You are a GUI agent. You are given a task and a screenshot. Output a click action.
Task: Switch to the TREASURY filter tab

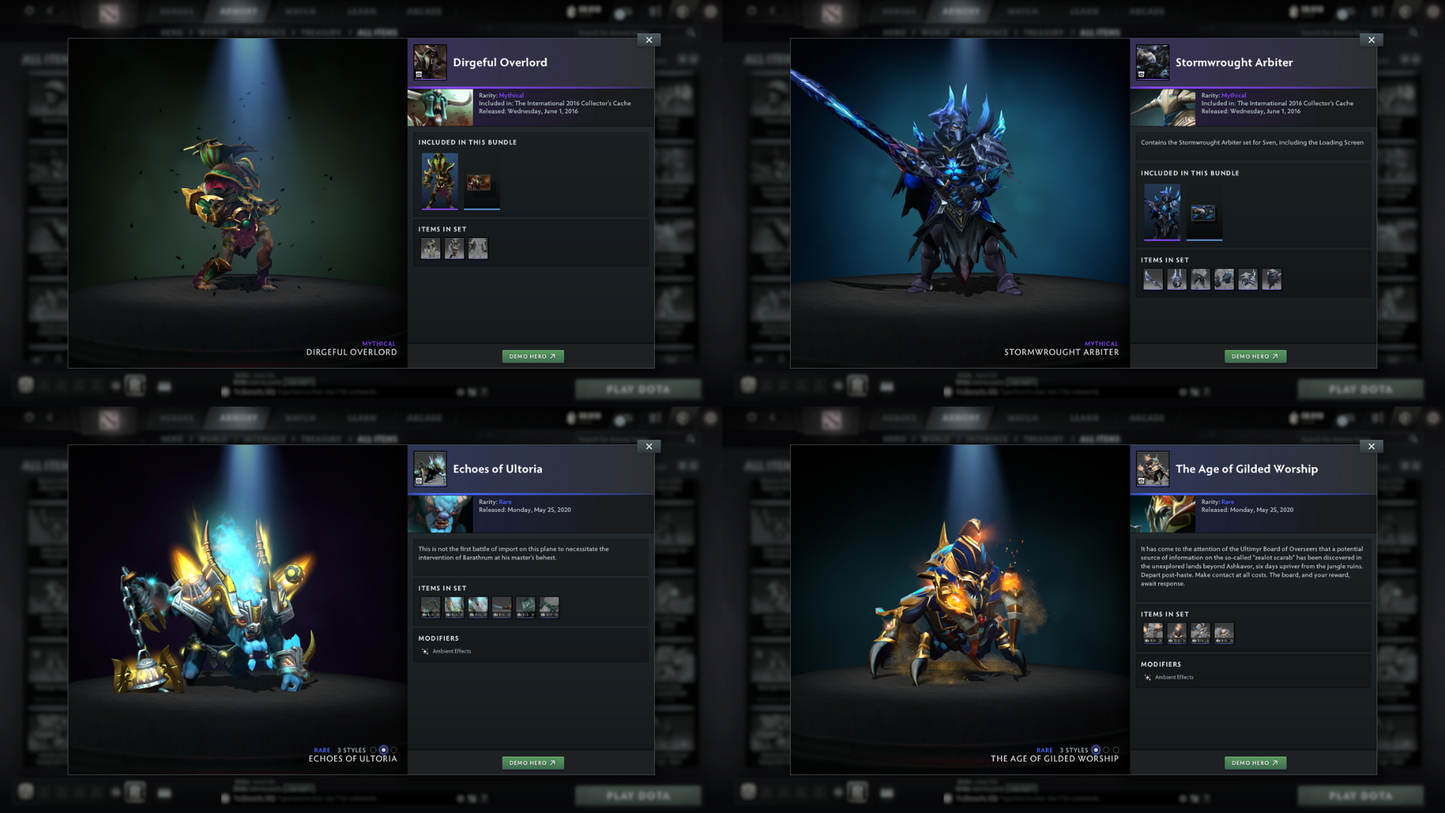(x=320, y=31)
